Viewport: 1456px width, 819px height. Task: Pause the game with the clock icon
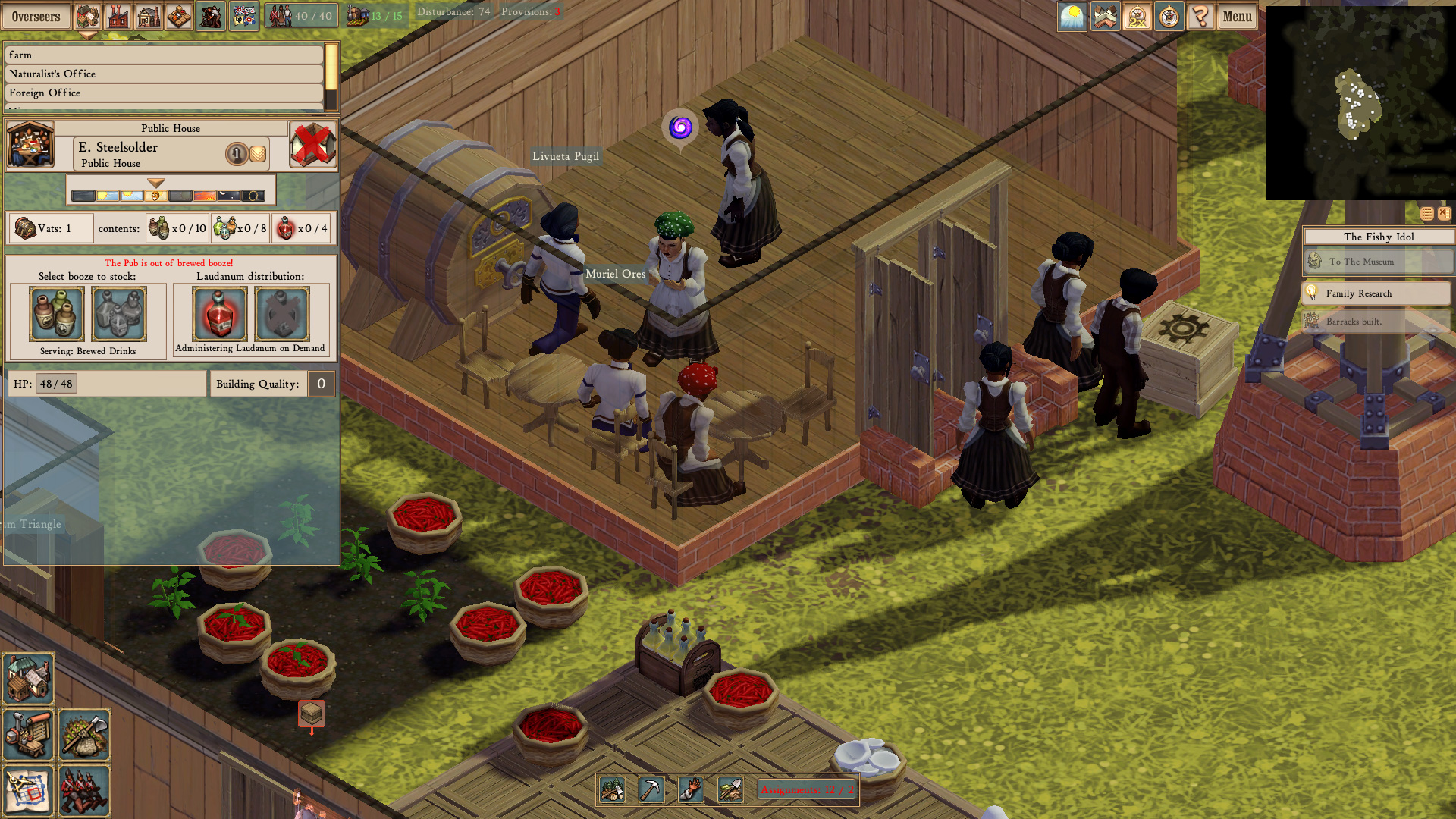pos(1168,16)
